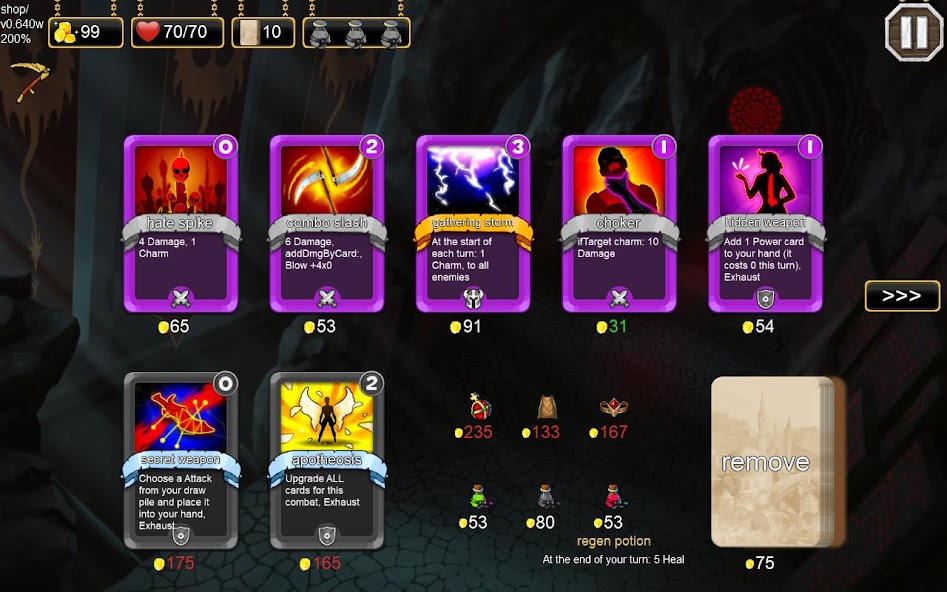Buy the brown cloak relic
Viewport: 947px width, 592px height.
click(x=546, y=407)
